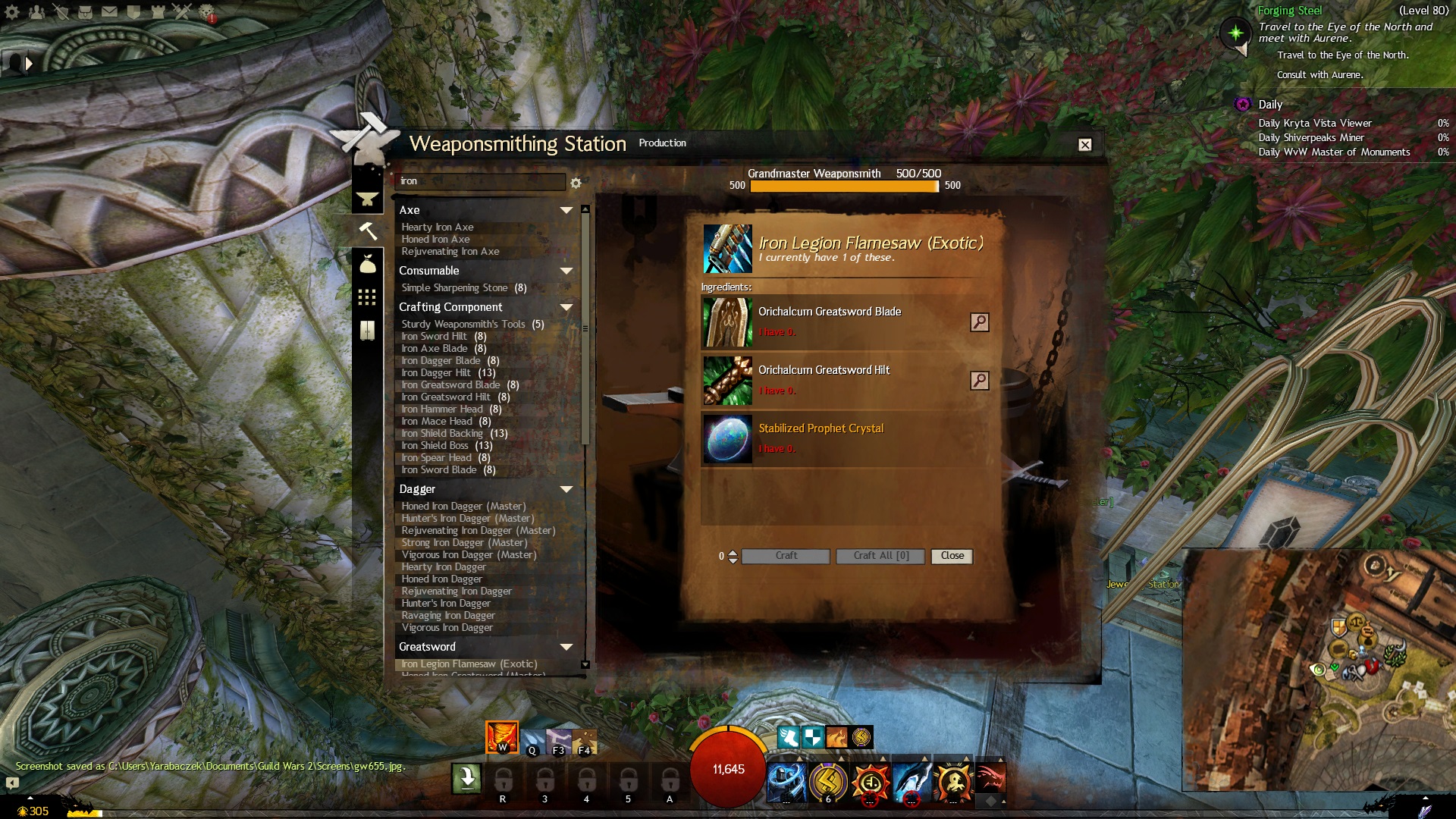
Task: Focus the recipe search field containing 'iron'
Action: [x=481, y=181]
